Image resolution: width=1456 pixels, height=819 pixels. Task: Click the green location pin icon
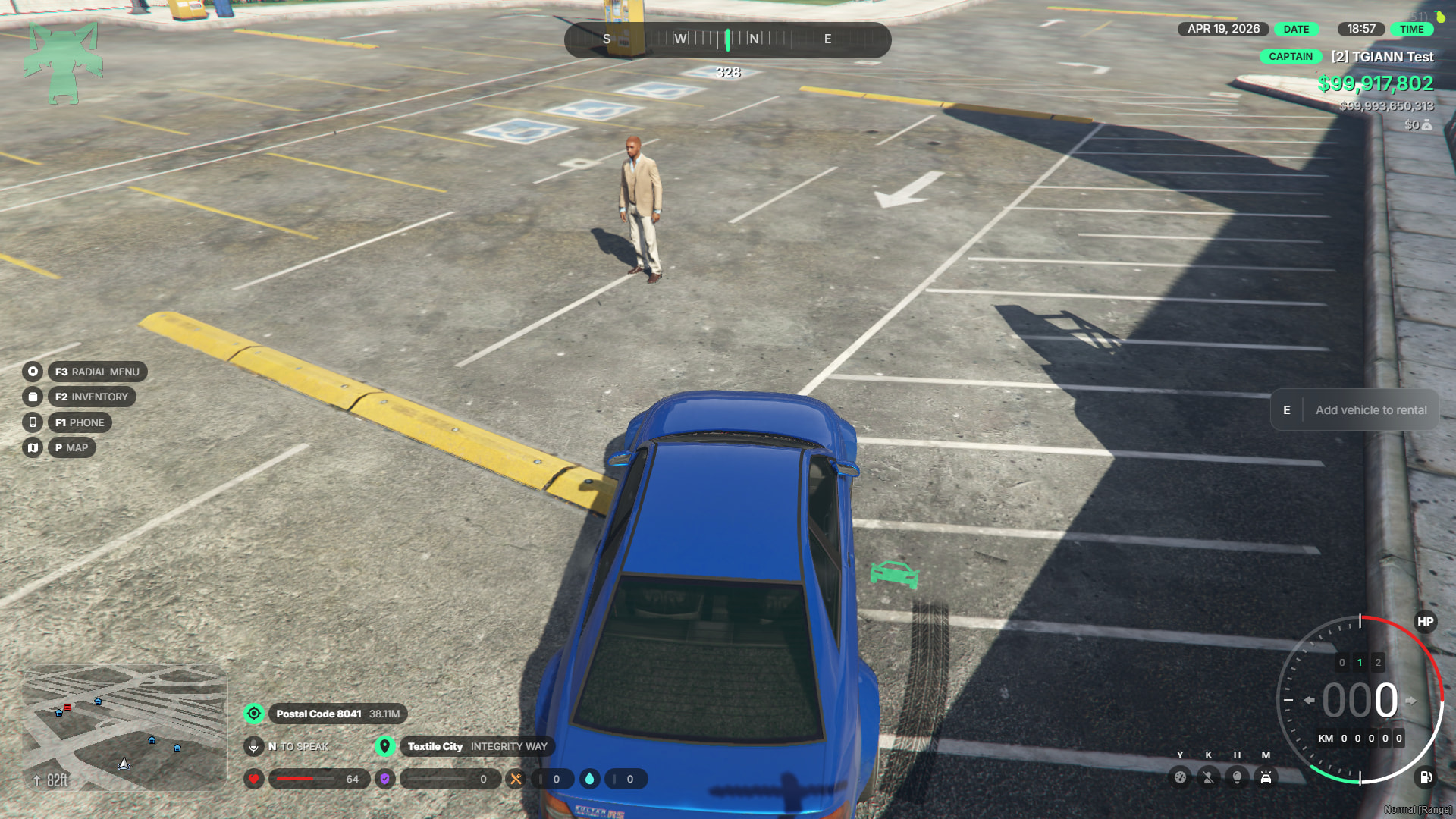coord(385,746)
